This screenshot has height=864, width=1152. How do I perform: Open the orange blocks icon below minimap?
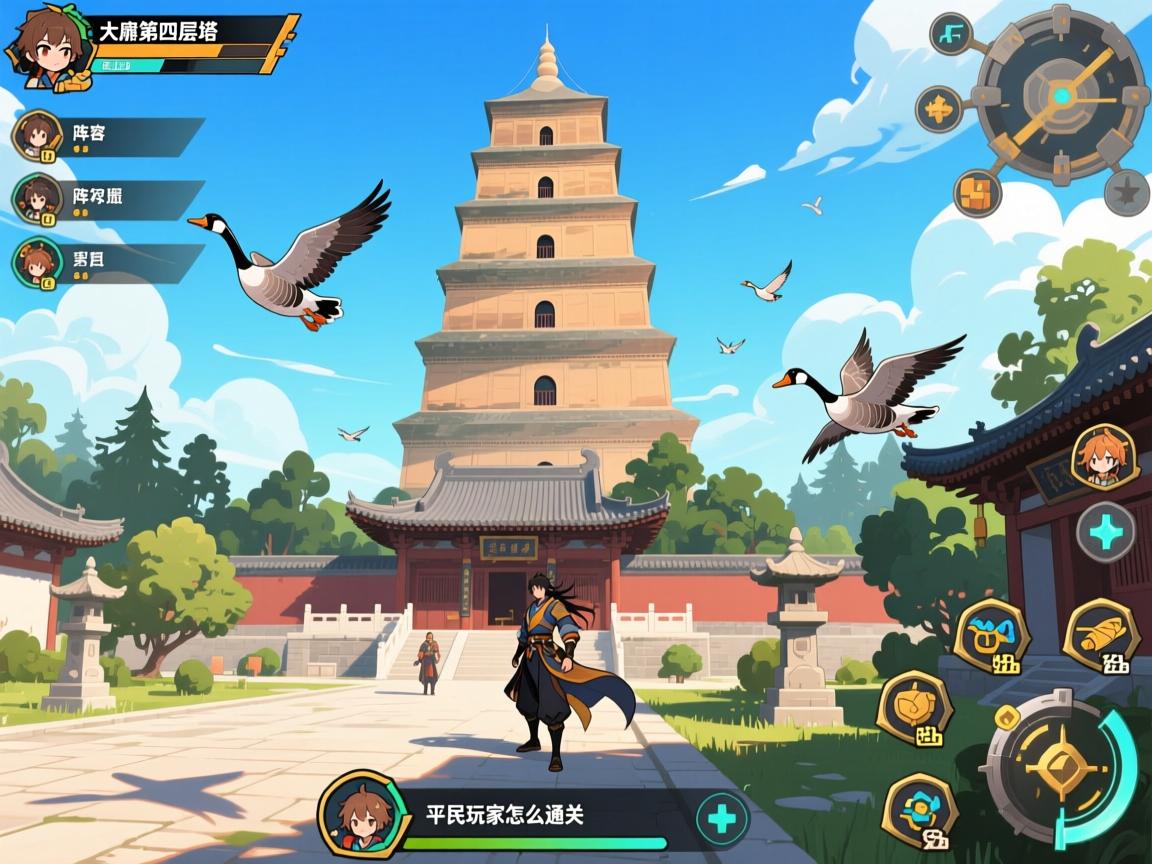(977, 193)
